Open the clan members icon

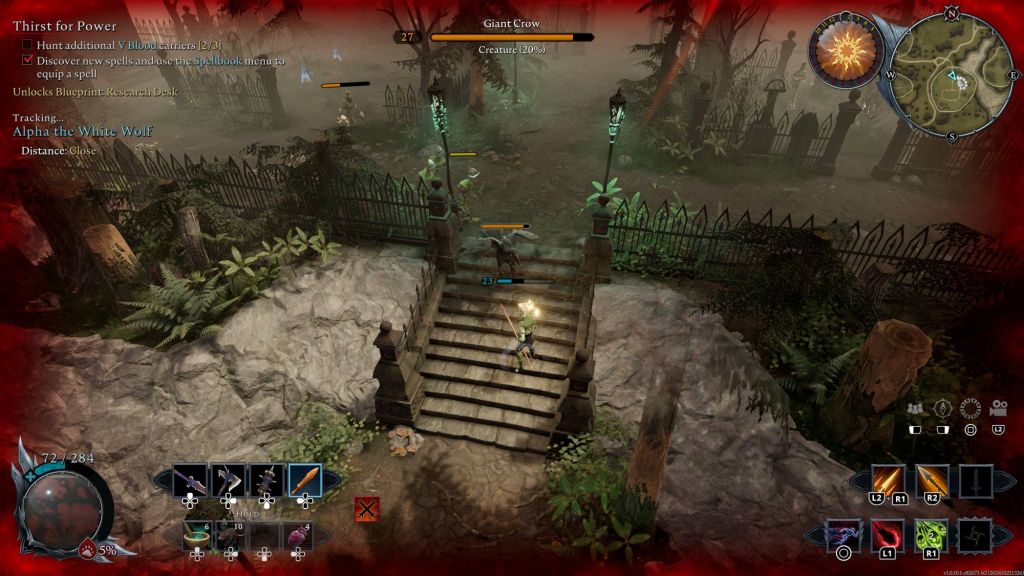point(914,408)
